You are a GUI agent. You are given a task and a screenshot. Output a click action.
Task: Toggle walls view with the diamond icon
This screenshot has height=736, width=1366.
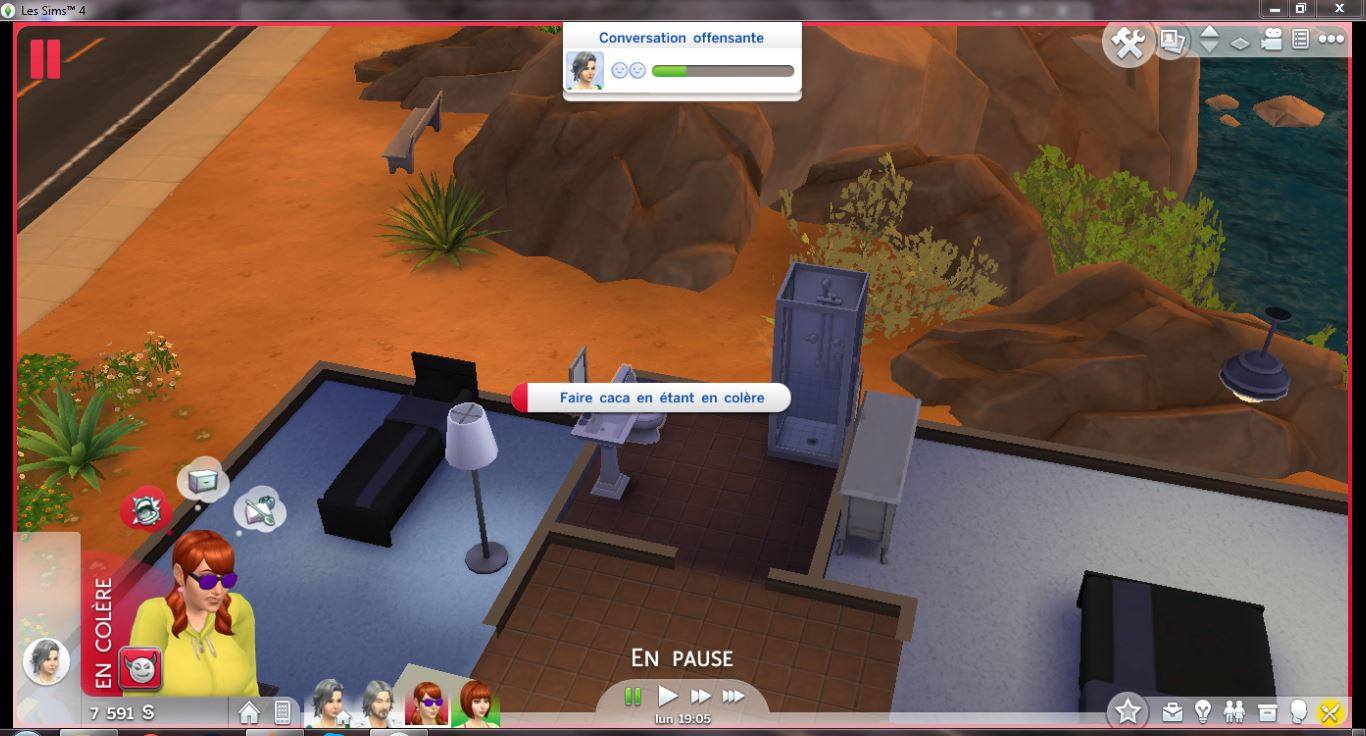pyautogui.click(x=1240, y=43)
